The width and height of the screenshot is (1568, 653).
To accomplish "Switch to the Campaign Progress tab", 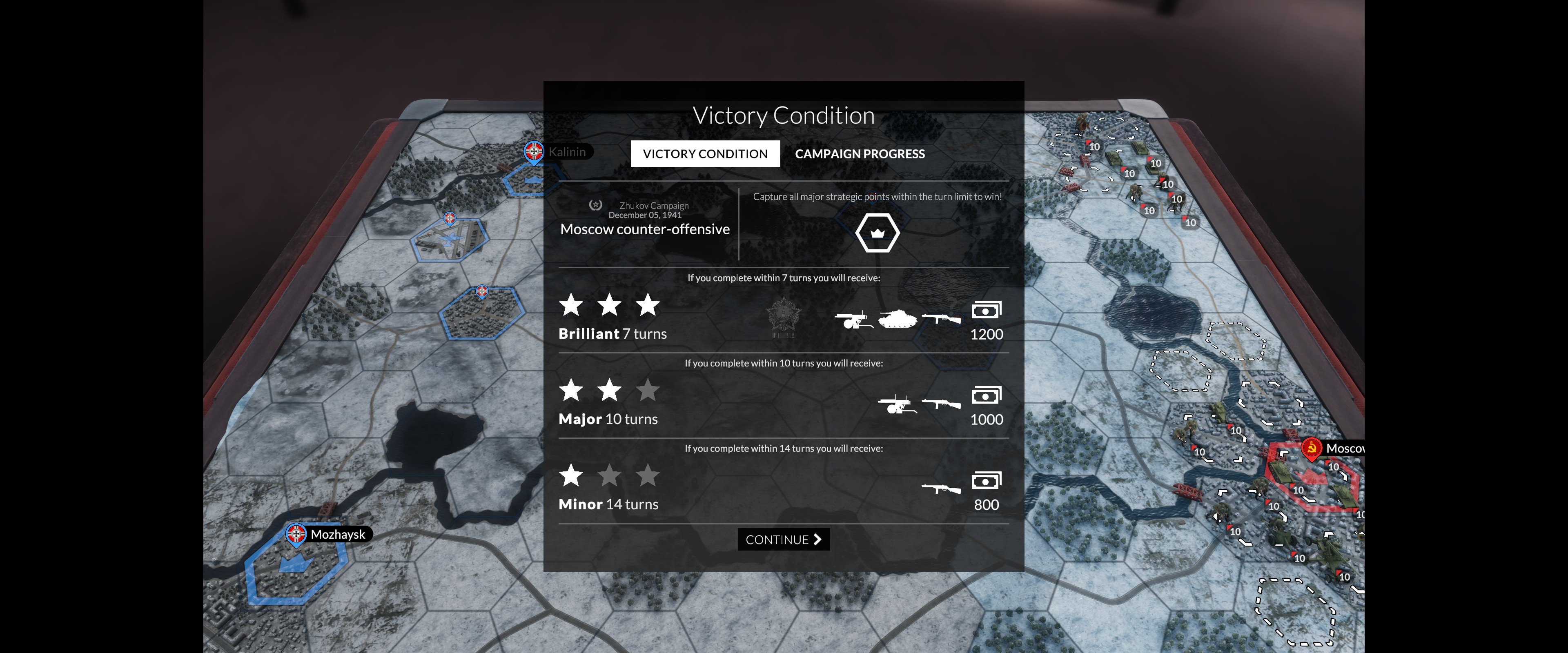I will click(859, 153).
